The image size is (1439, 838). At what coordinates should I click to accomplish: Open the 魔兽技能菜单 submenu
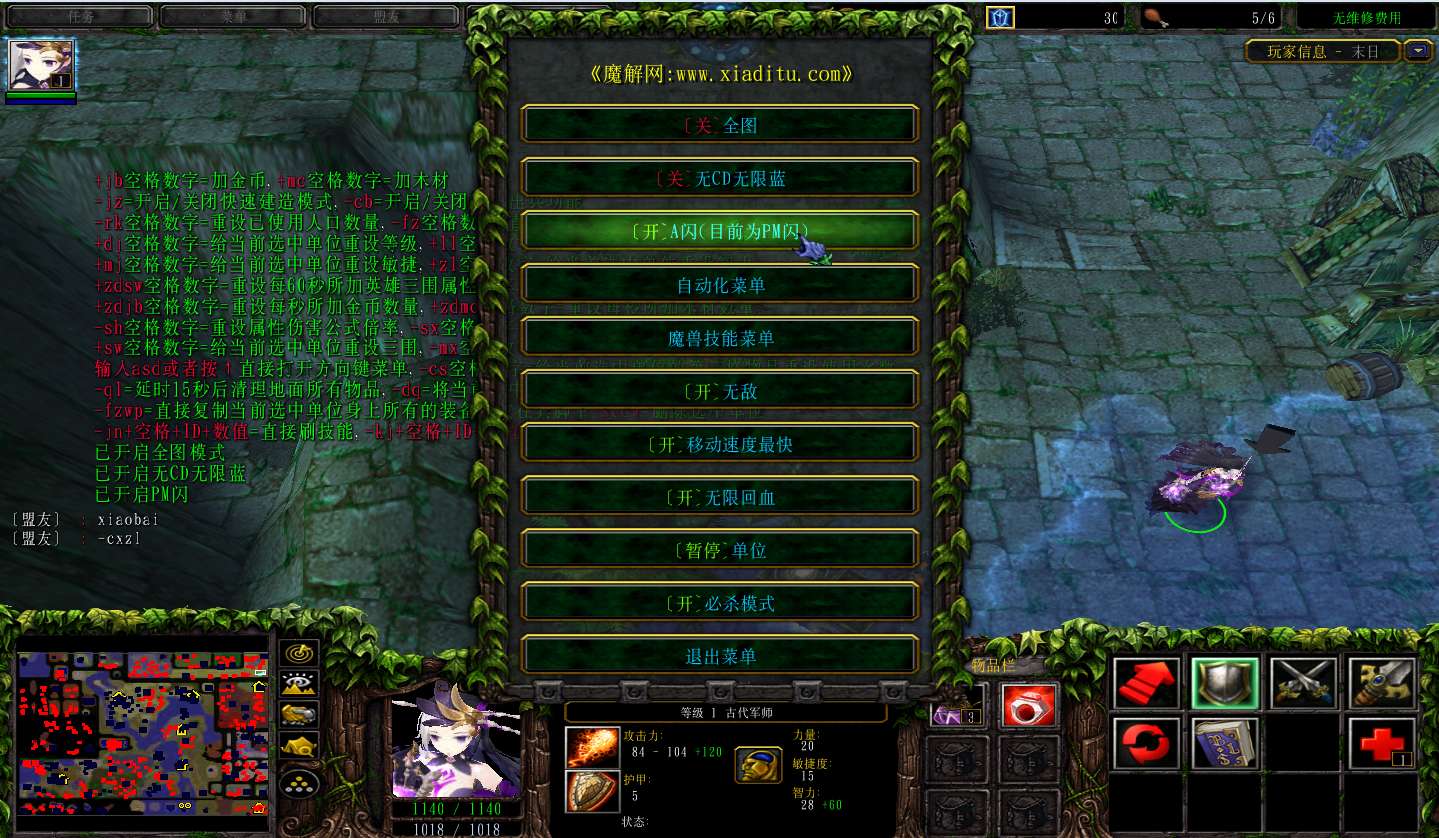click(x=720, y=337)
